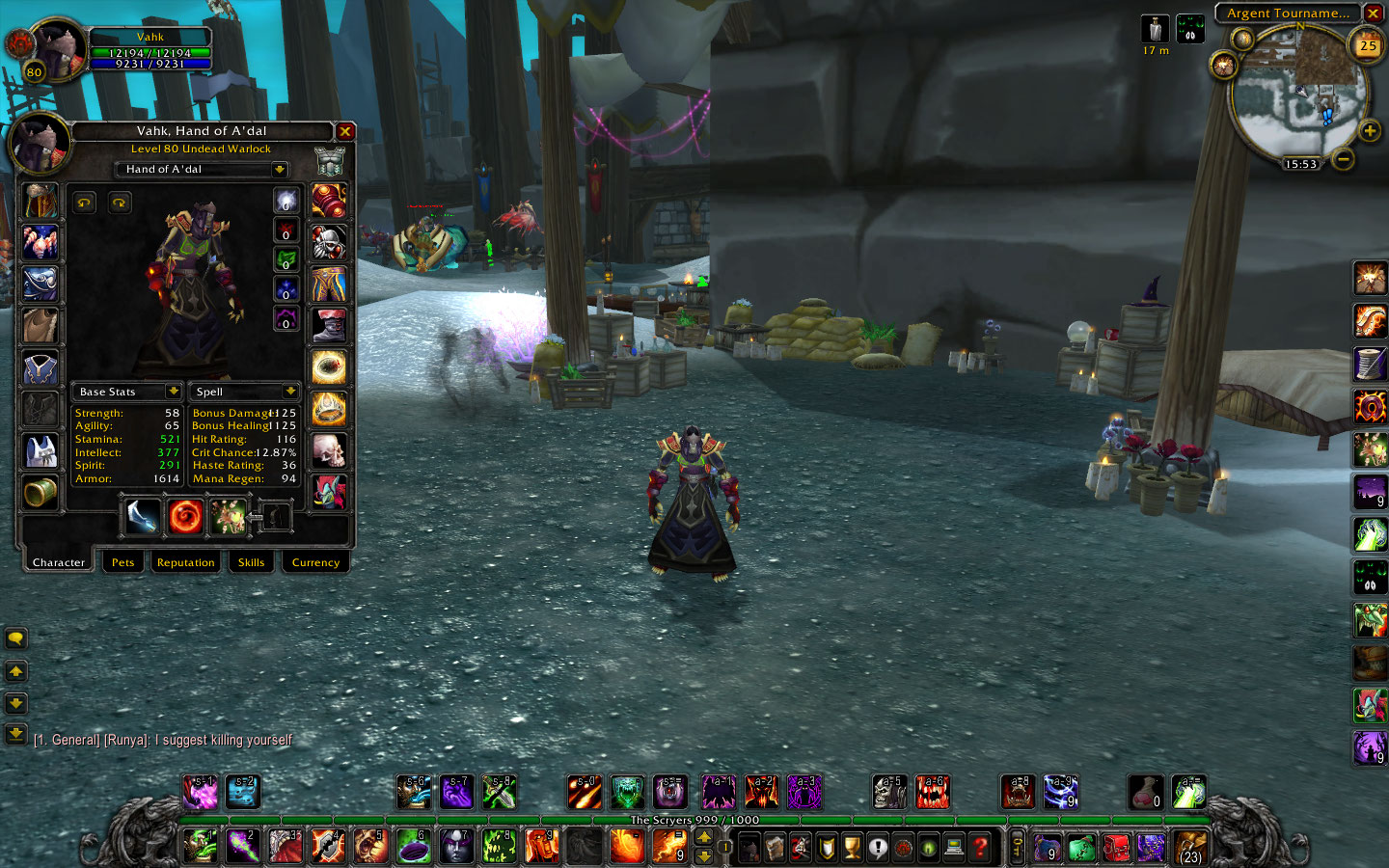This screenshot has width=1389, height=868.
Task: Rotate the character model right
Action: (x=120, y=203)
